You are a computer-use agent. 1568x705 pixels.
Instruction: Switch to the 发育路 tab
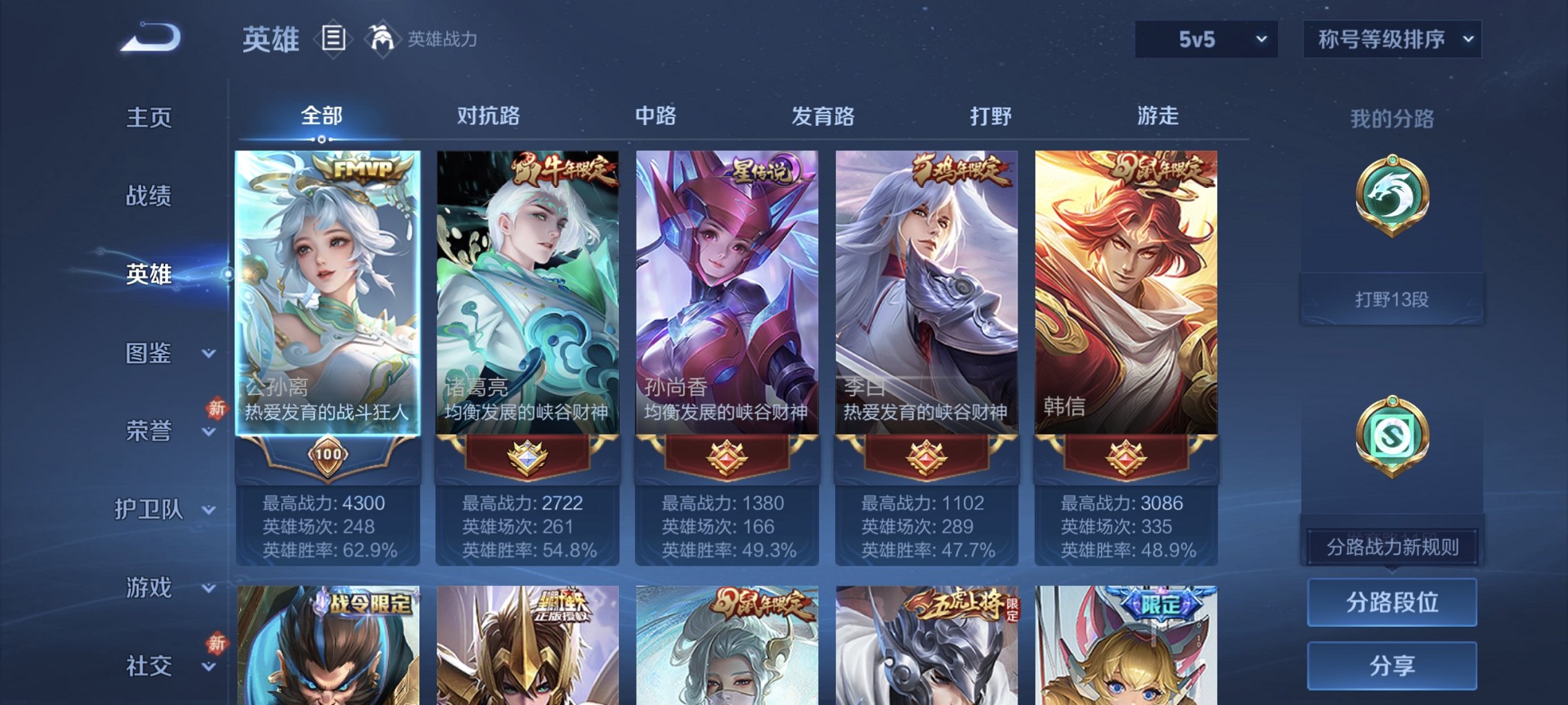[x=824, y=117]
